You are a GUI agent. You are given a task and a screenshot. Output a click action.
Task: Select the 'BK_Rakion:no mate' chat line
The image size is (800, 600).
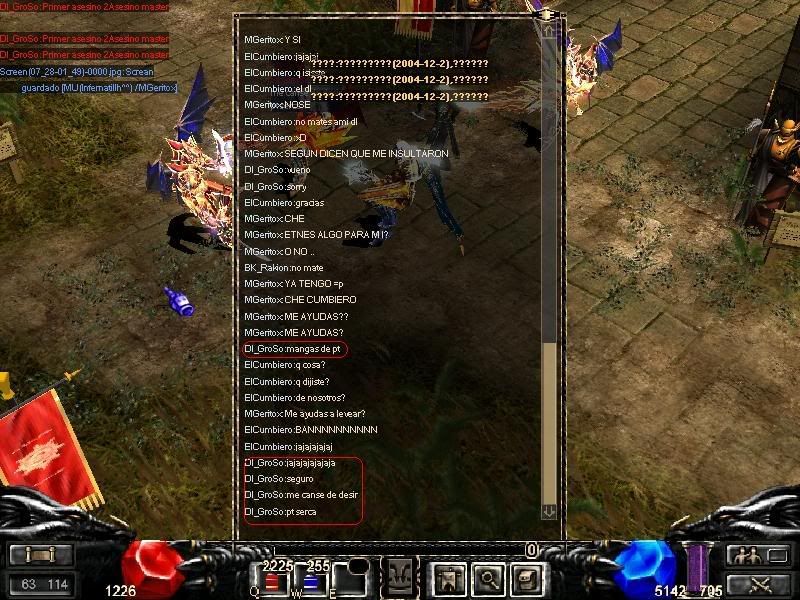[284, 268]
